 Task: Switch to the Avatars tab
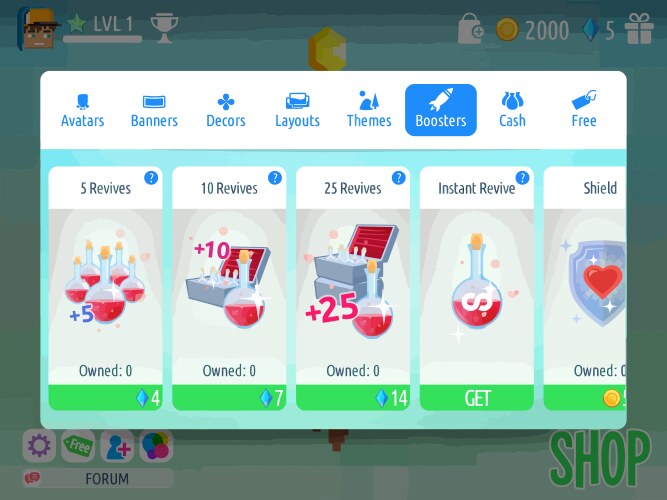point(81,110)
